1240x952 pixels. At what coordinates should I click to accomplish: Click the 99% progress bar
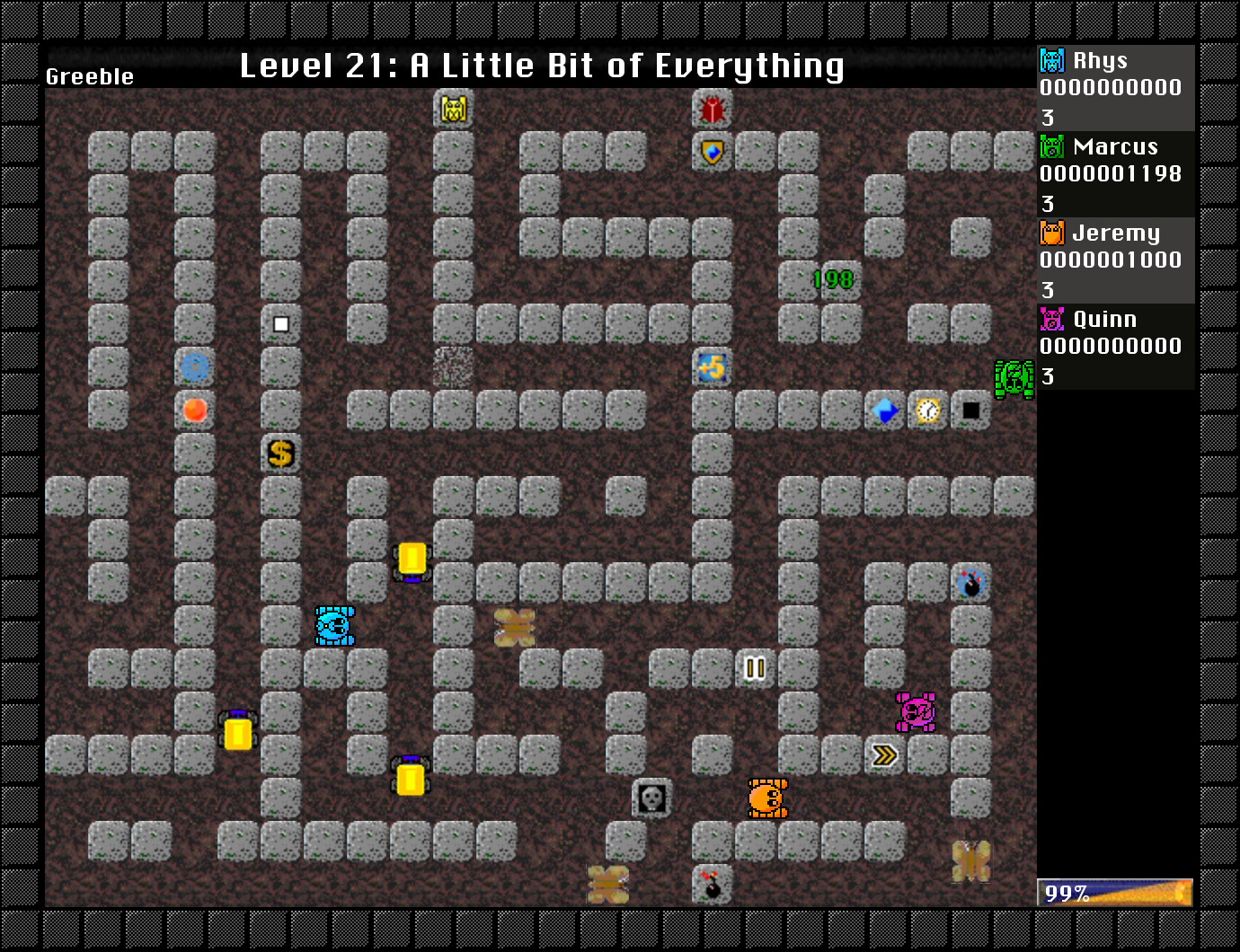coord(1114,892)
